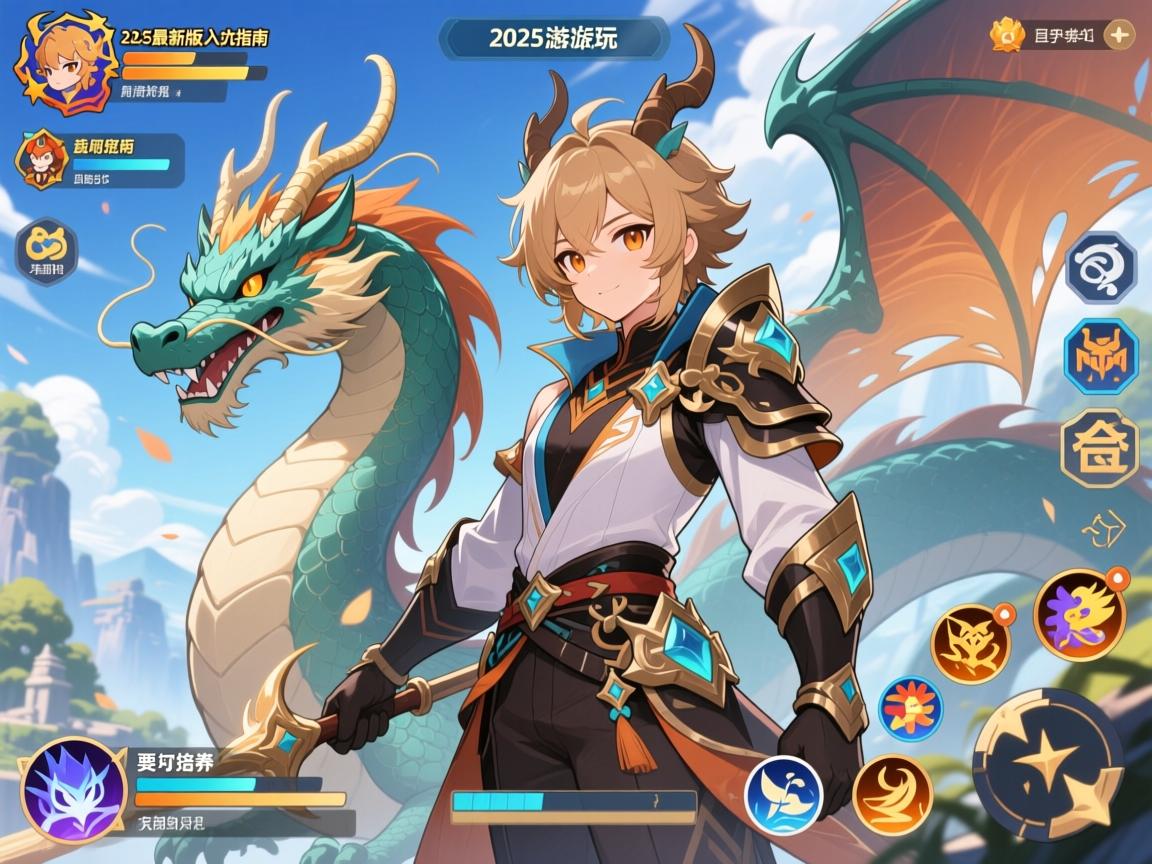Trigger the red flower skill
Viewport: 1152px width, 864px height.
(910, 709)
